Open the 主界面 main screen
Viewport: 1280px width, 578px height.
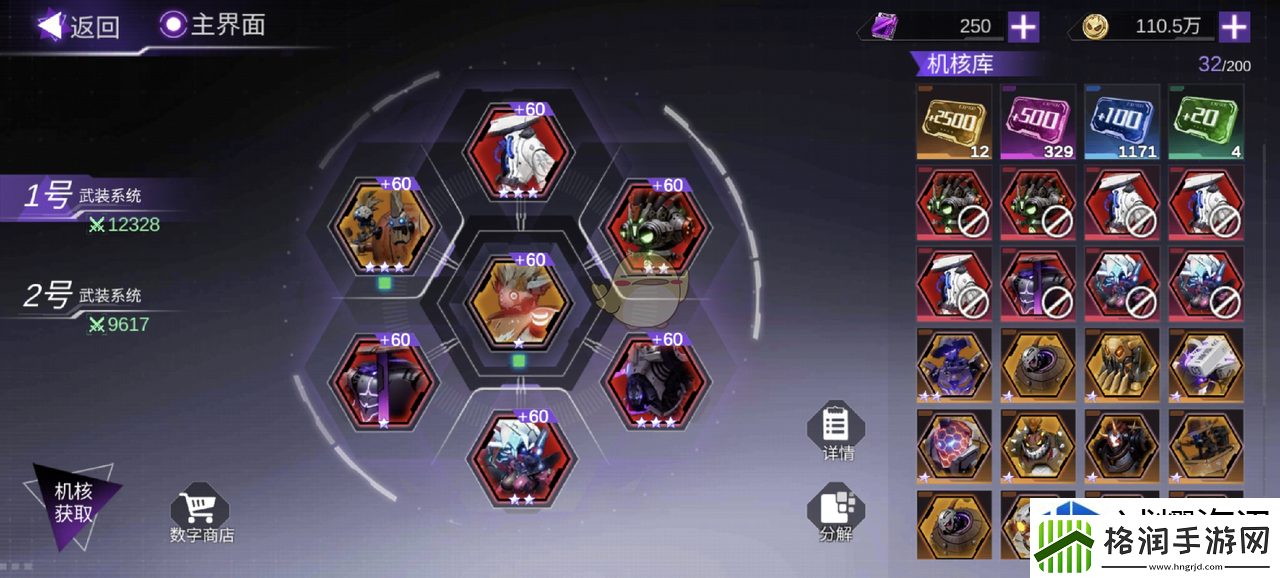click(213, 25)
